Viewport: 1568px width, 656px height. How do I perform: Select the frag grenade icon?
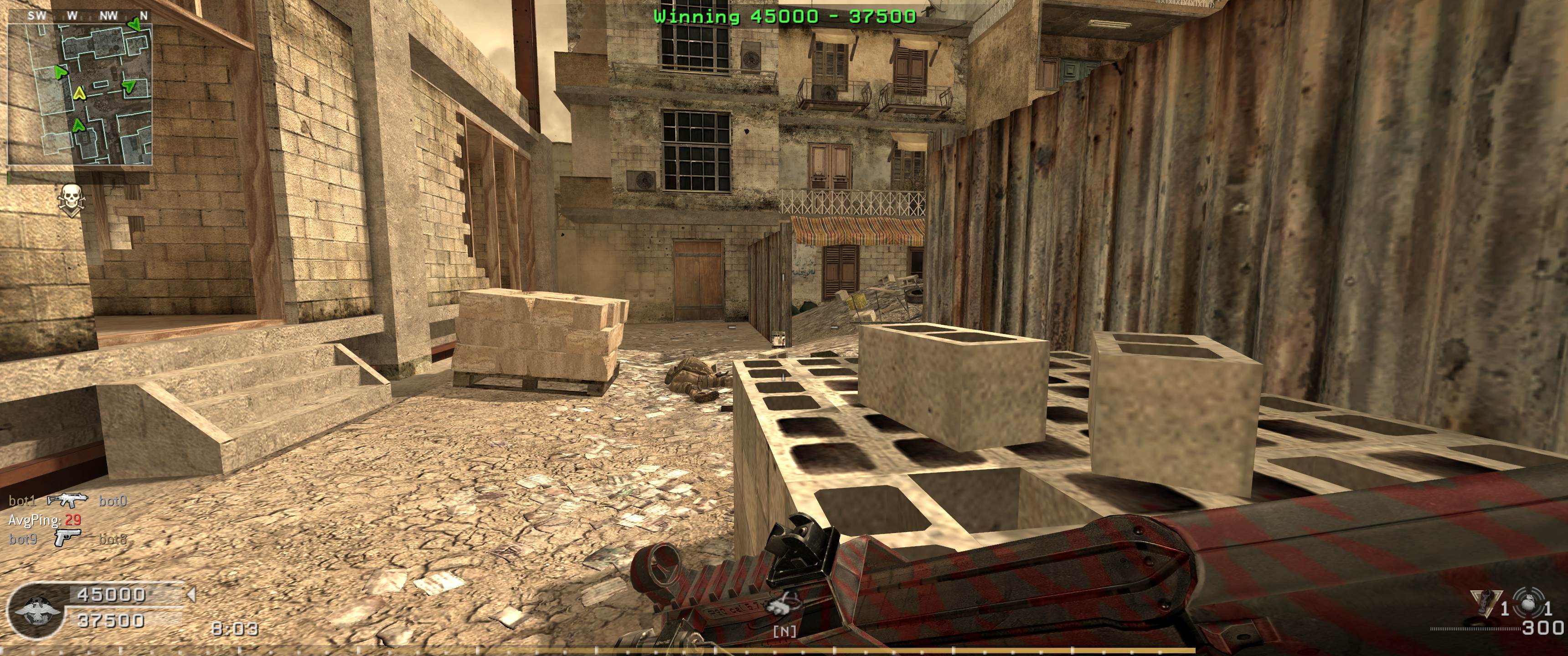[1527, 603]
